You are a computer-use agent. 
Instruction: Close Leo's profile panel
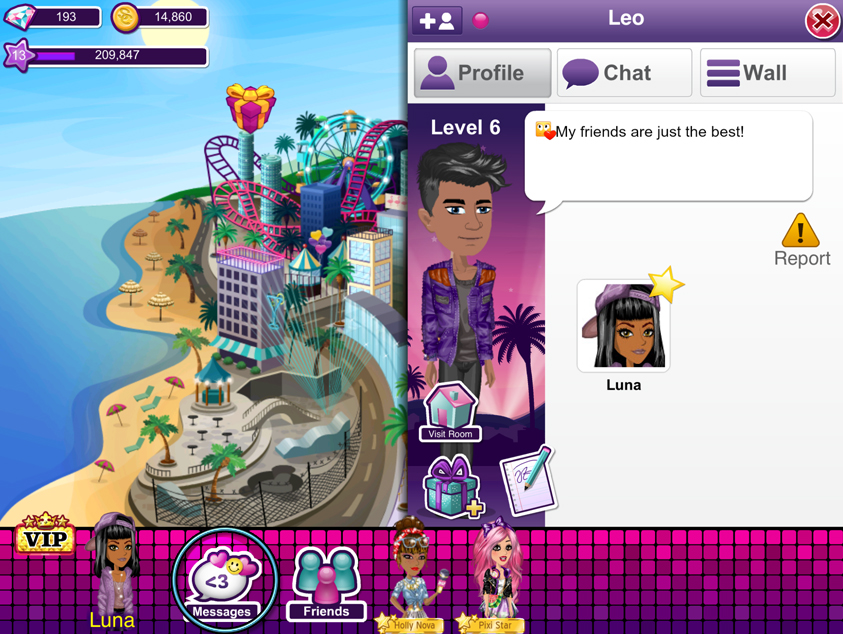821,21
